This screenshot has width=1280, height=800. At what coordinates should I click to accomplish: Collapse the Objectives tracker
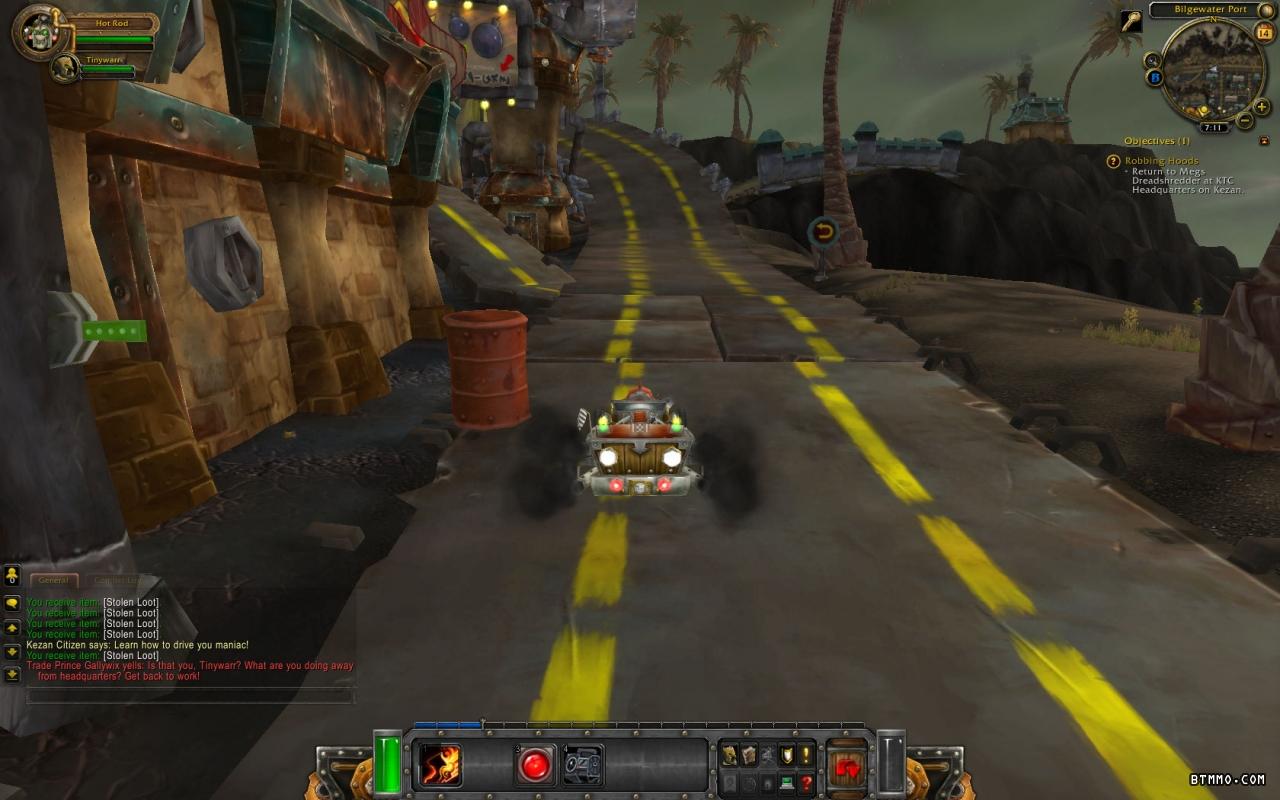tap(1264, 141)
